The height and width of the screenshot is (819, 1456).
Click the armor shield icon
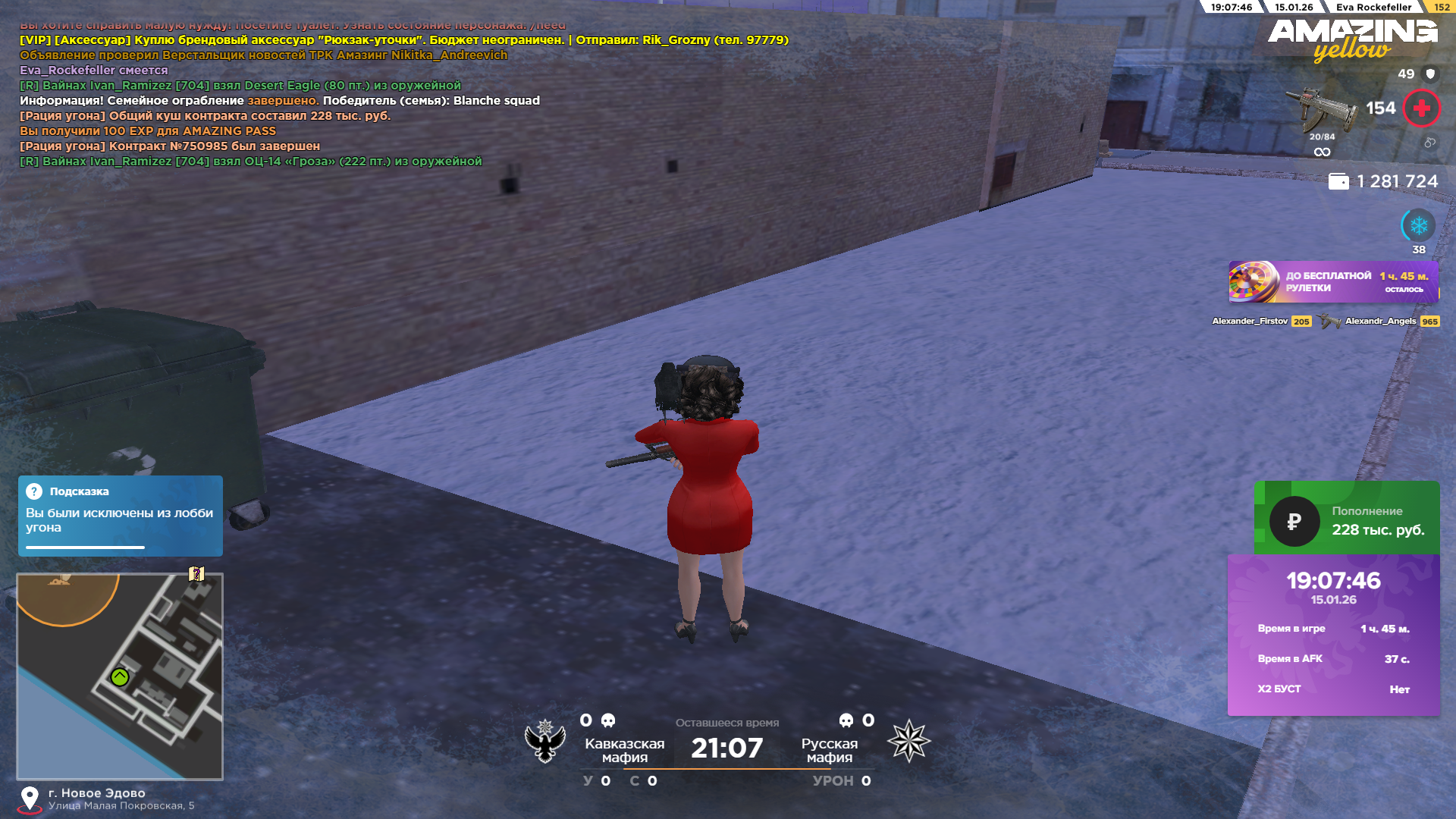click(x=1430, y=74)
